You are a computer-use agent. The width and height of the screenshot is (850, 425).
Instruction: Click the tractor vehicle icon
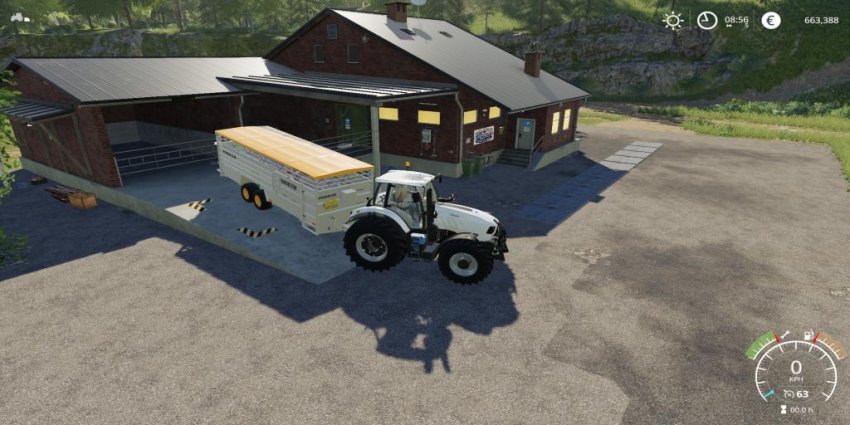(x=19, y=17)
